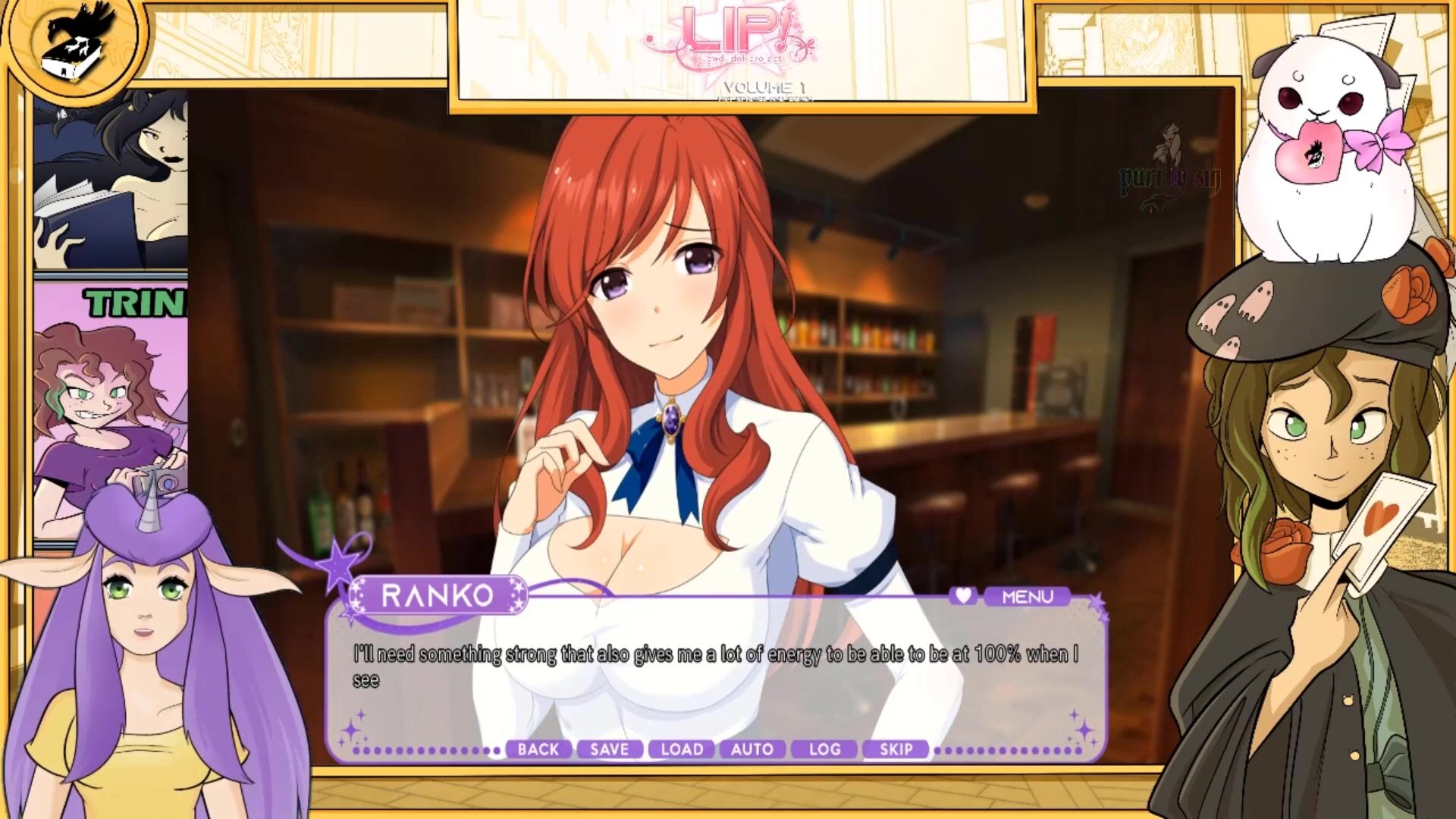This screenshot has width=1456, height=819.
Task: Toggle AUTO dialogue advance
Action: (752, 749)
